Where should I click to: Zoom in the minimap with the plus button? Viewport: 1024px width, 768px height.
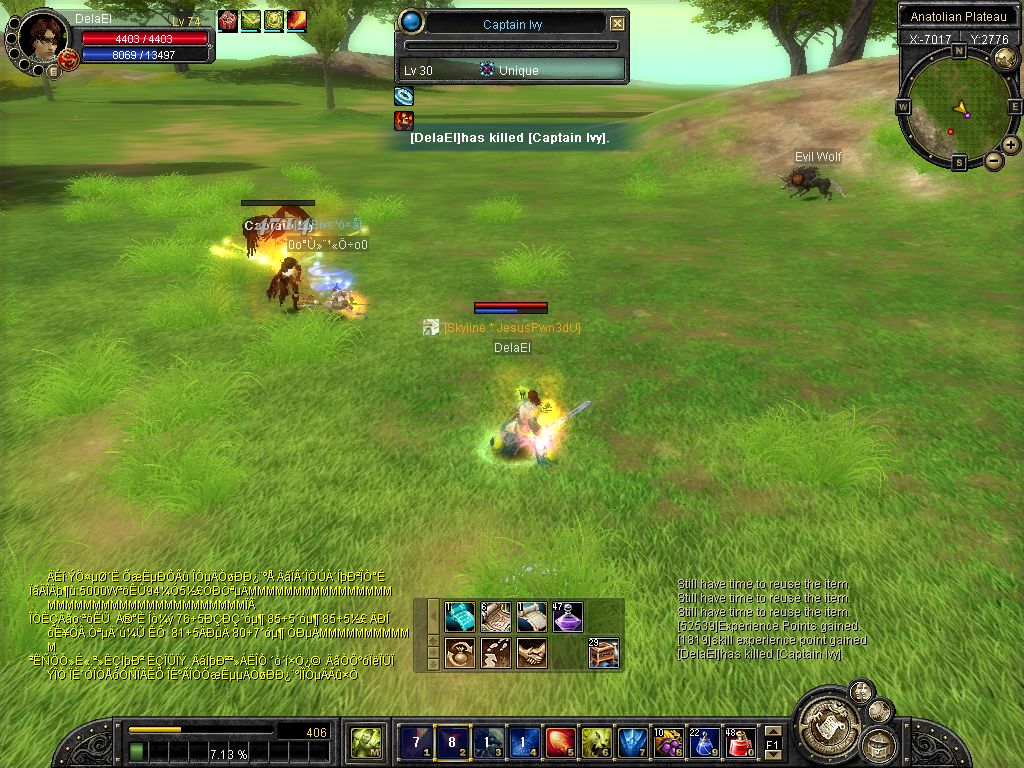click(x=1011, y=145)
